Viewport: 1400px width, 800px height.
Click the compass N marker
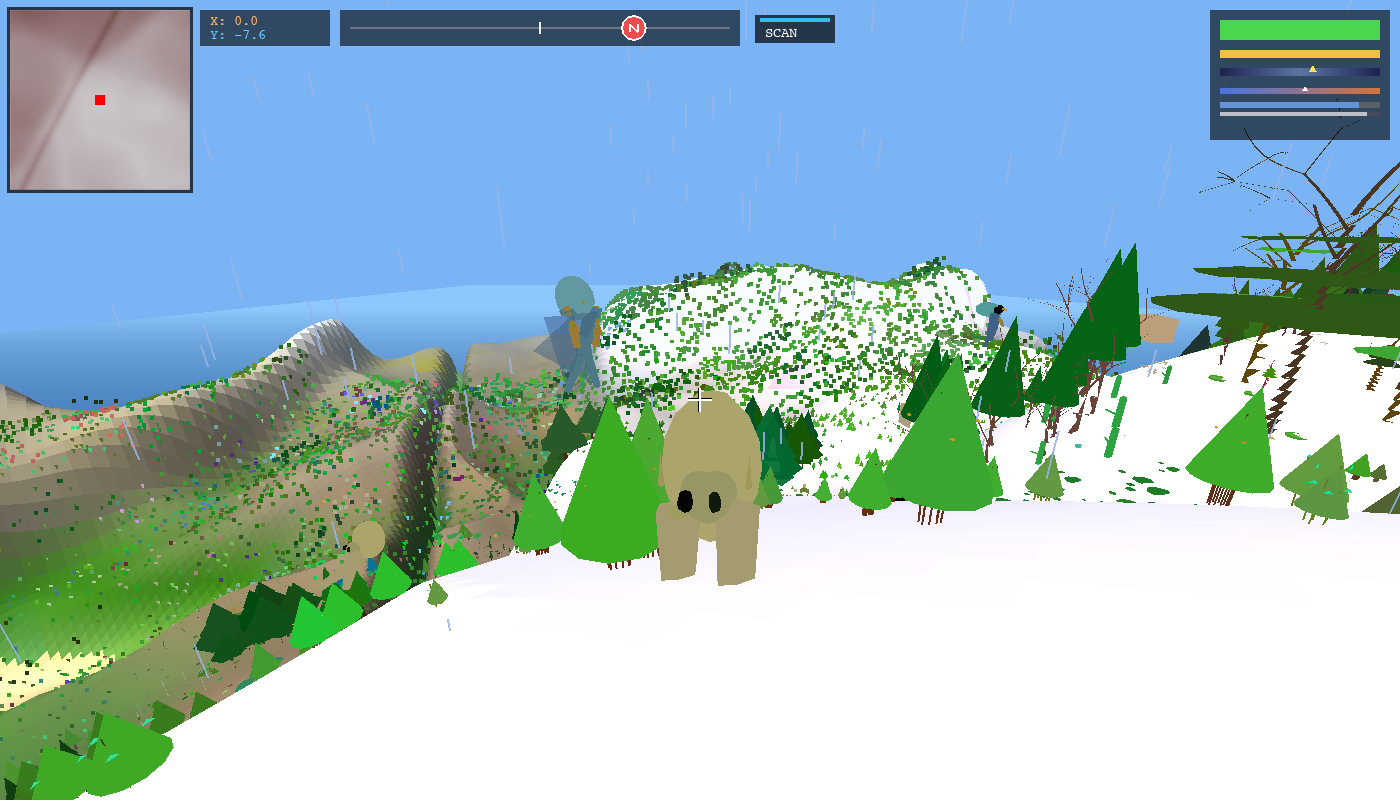pos(633,28)
